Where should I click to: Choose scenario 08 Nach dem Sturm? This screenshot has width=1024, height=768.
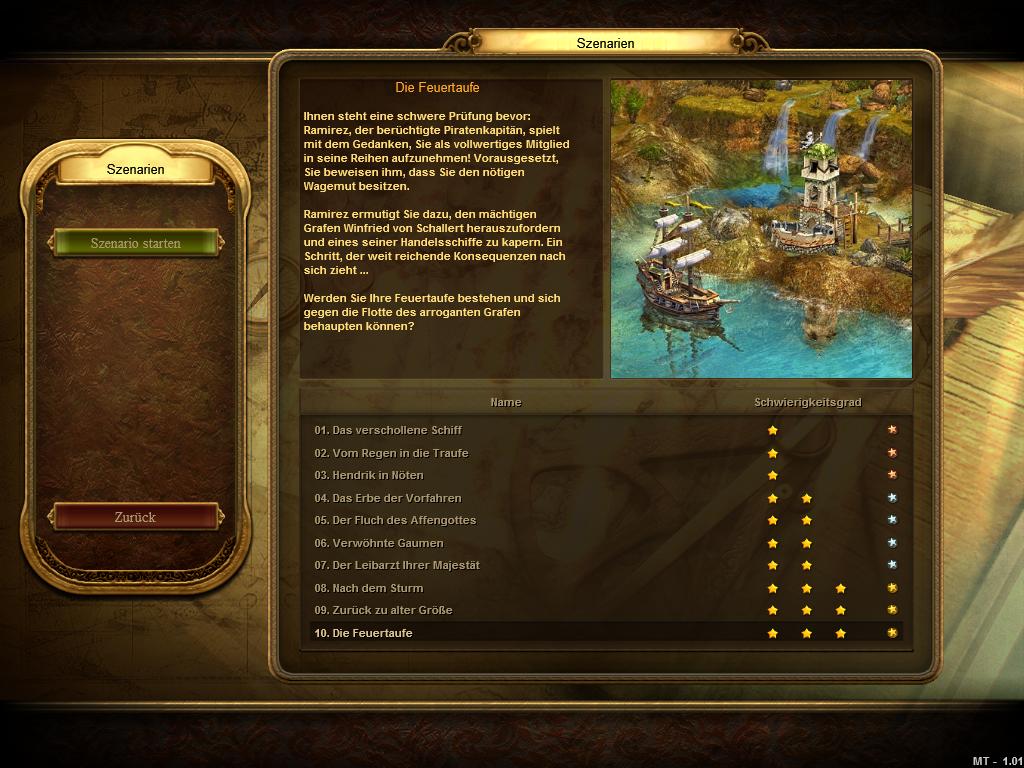[369, 588]
